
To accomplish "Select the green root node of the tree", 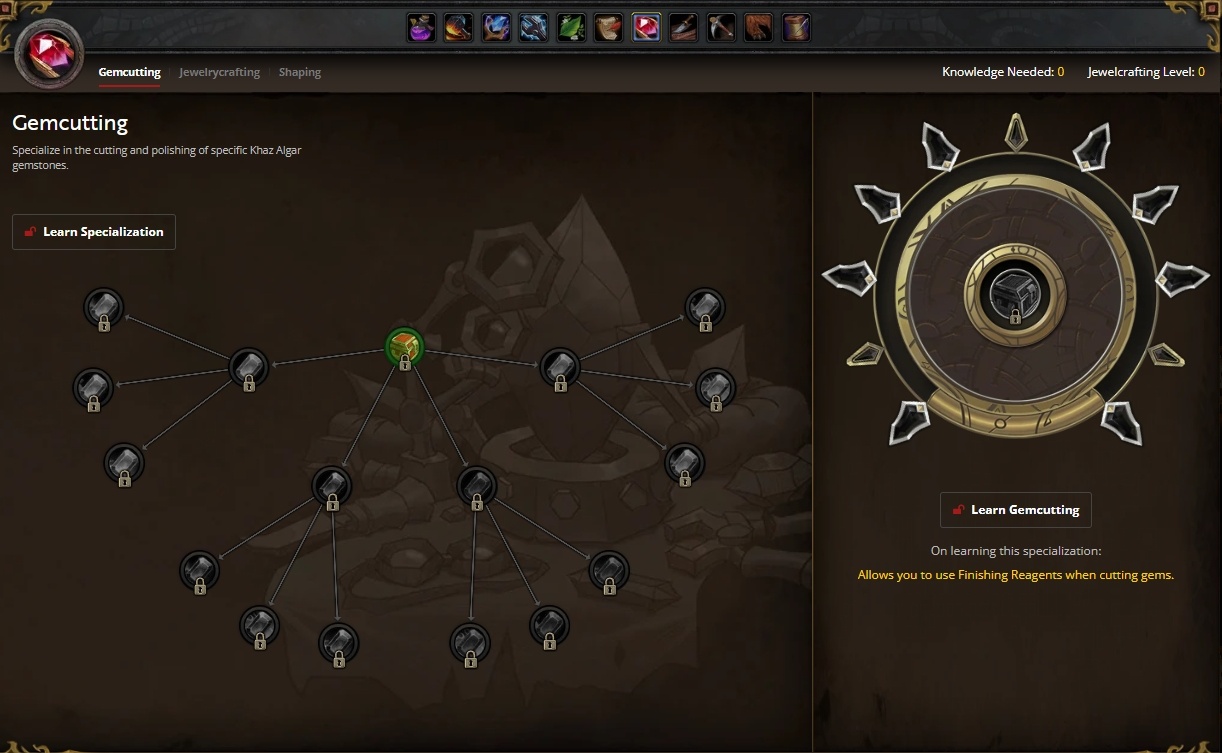I will point(405,347).
